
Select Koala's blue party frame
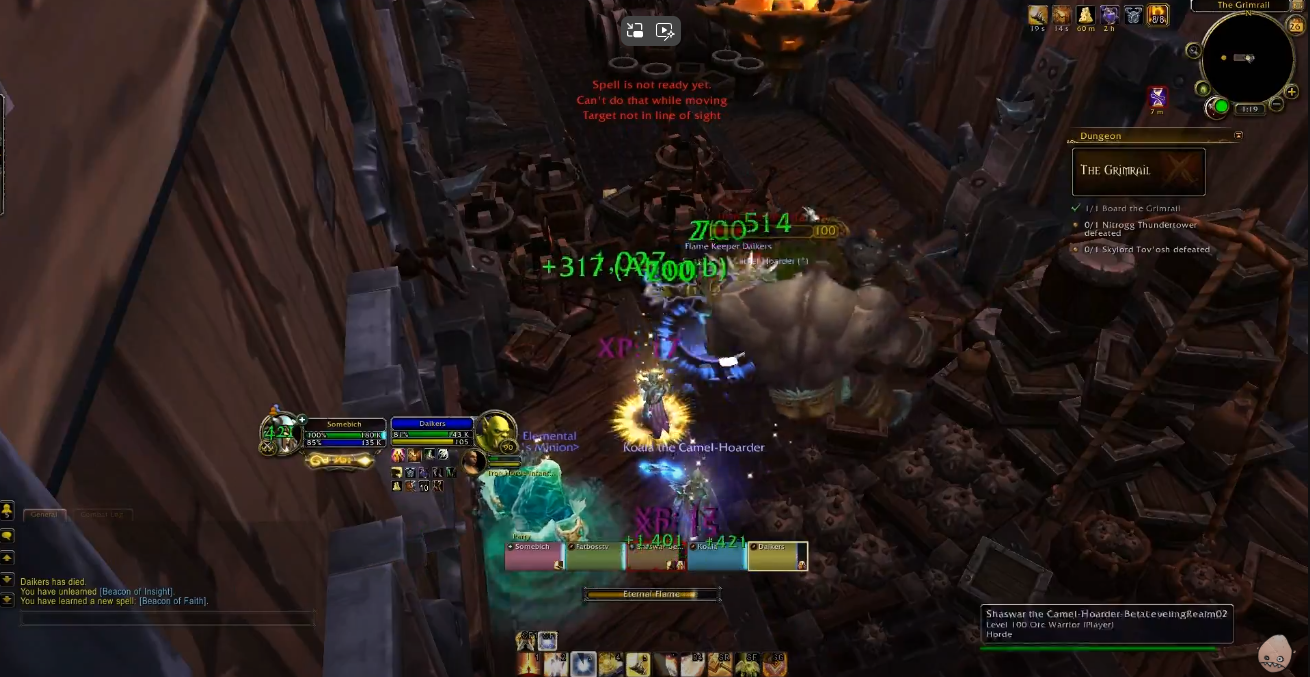tap(716, 556)
